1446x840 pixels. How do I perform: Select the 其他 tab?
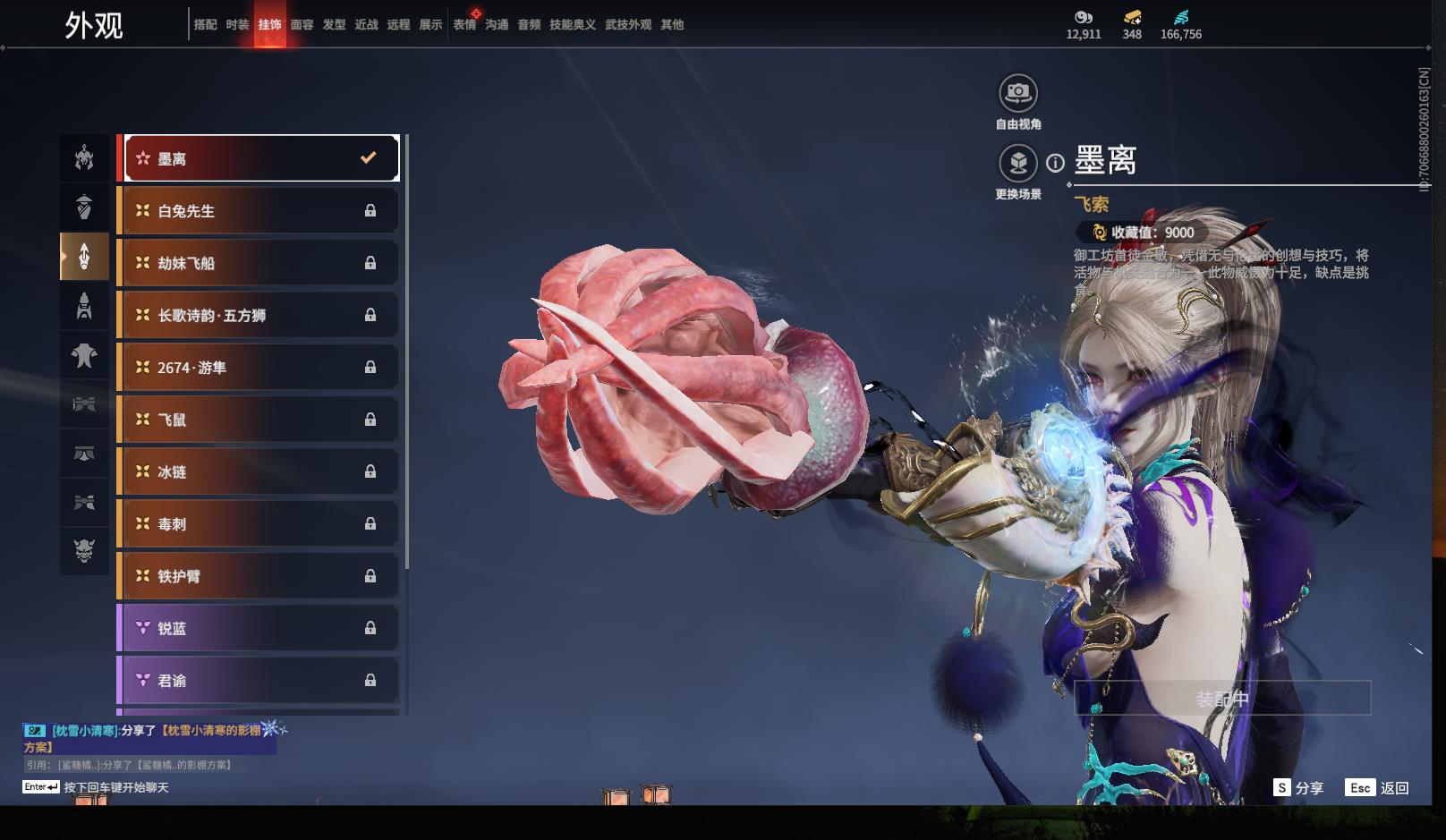(672, 25)
